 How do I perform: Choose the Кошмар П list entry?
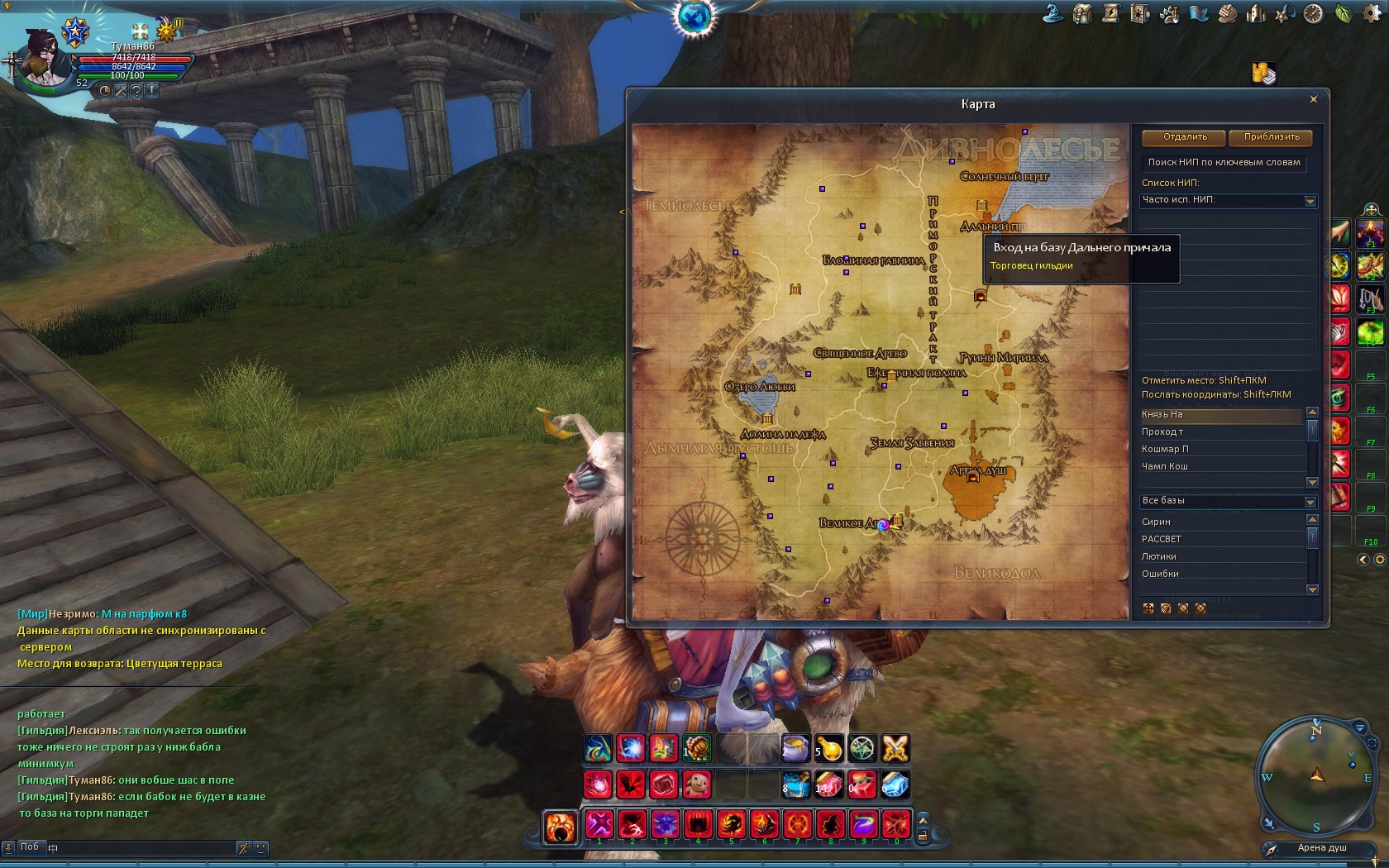pyautogui.click(x=1220, y=450)
